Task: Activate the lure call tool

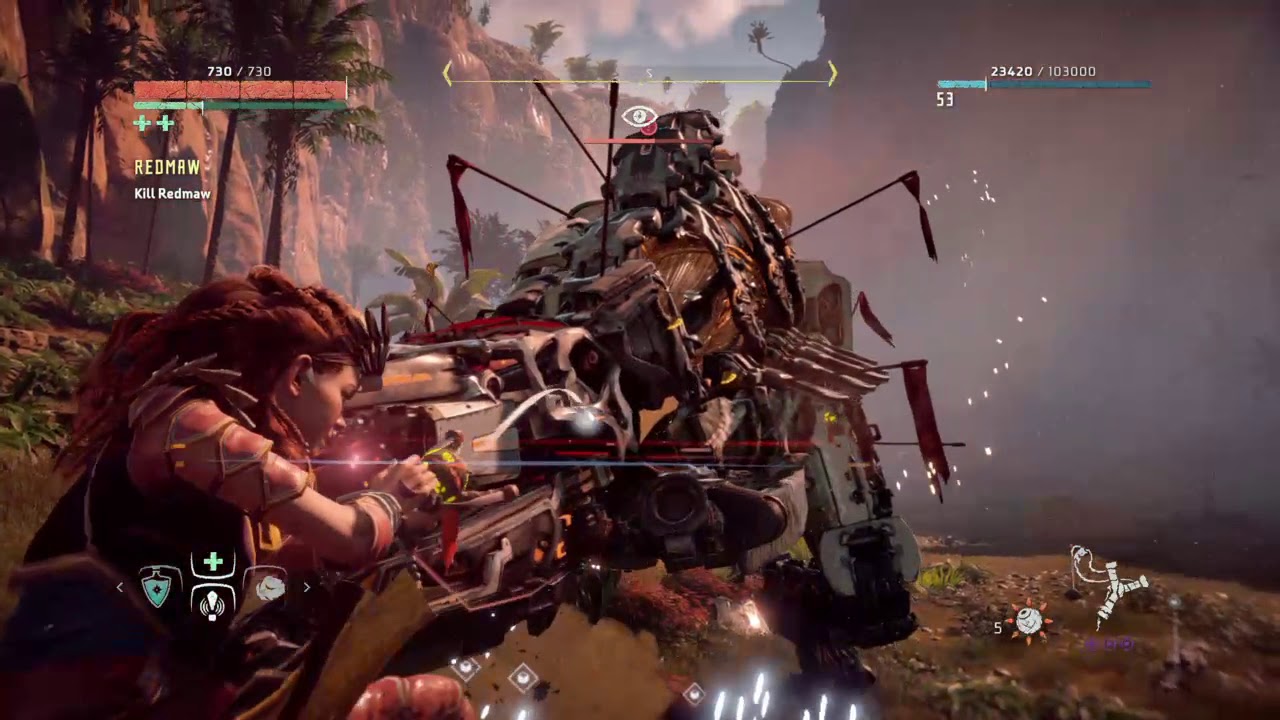Action: point(212,603)
